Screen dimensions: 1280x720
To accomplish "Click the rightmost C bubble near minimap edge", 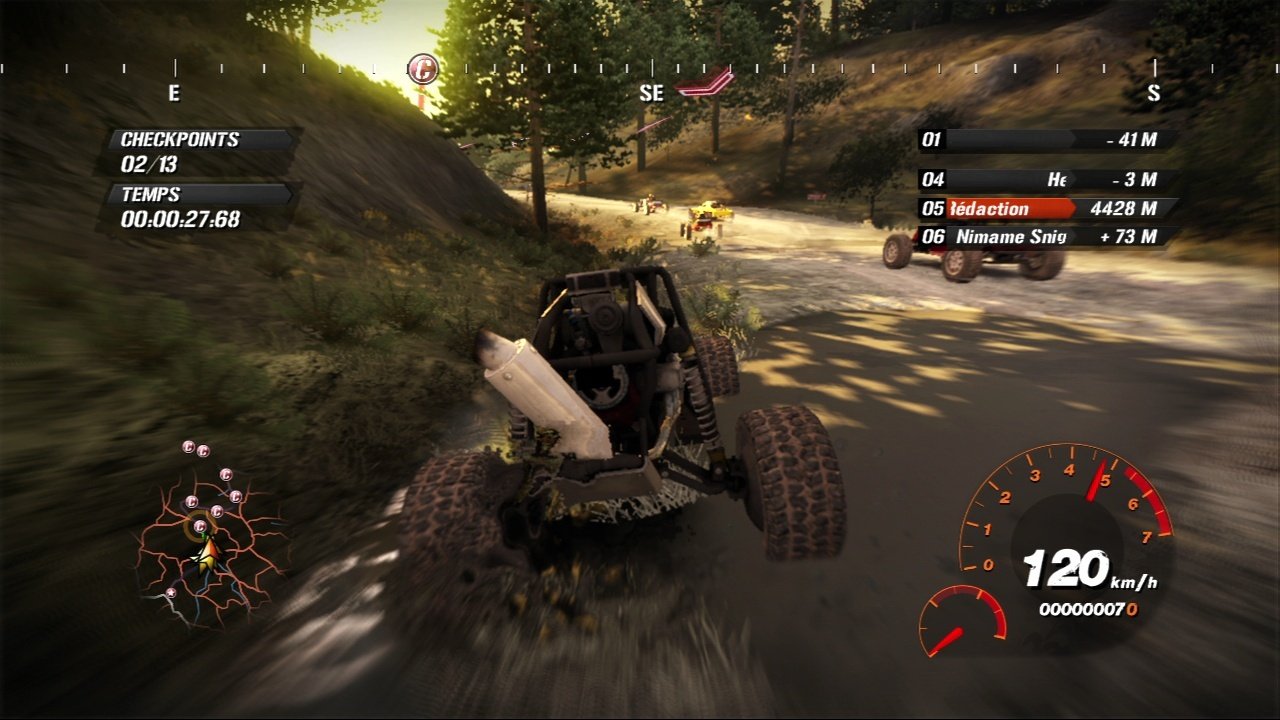I will [235, 495].
